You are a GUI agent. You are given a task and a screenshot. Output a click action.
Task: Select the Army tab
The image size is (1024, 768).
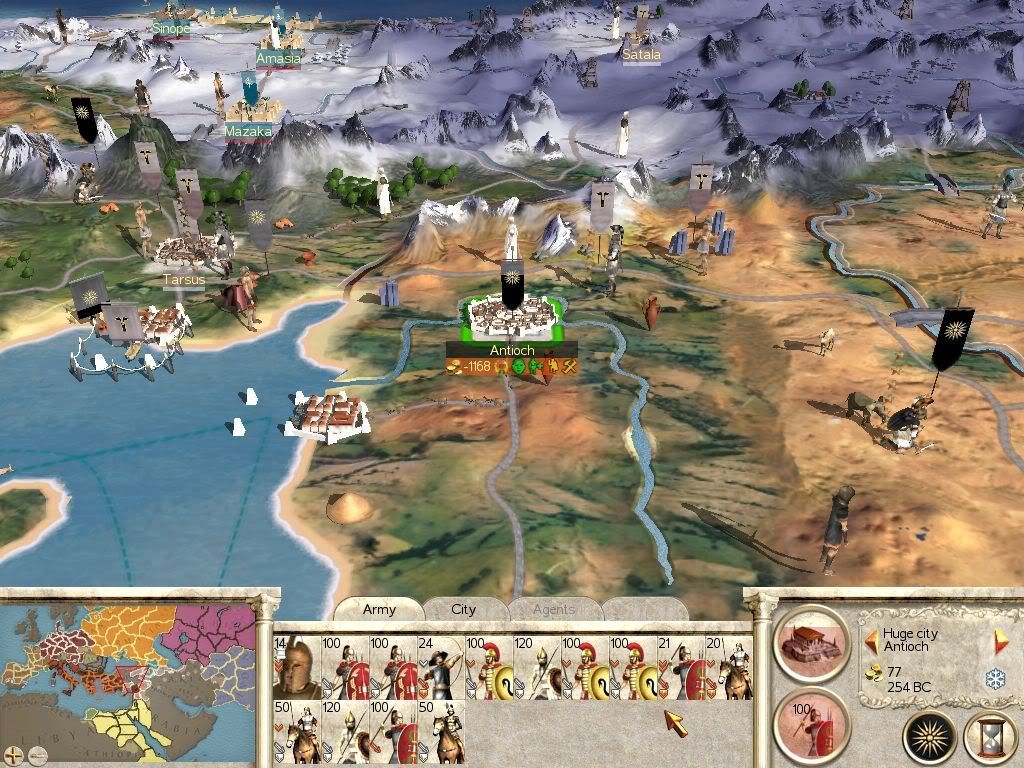(379, 609)
